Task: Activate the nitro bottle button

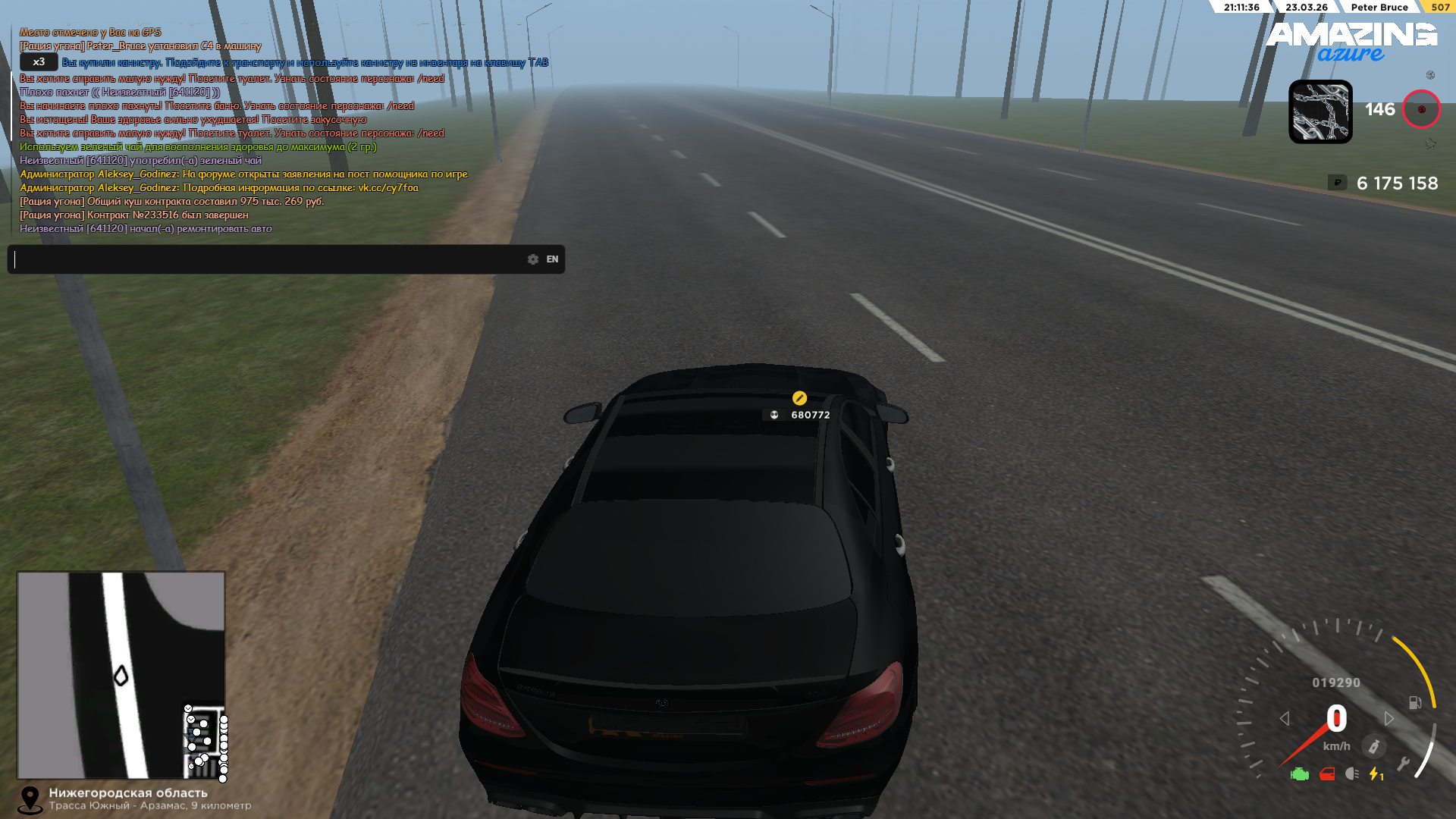Action: click(1373, 747)
